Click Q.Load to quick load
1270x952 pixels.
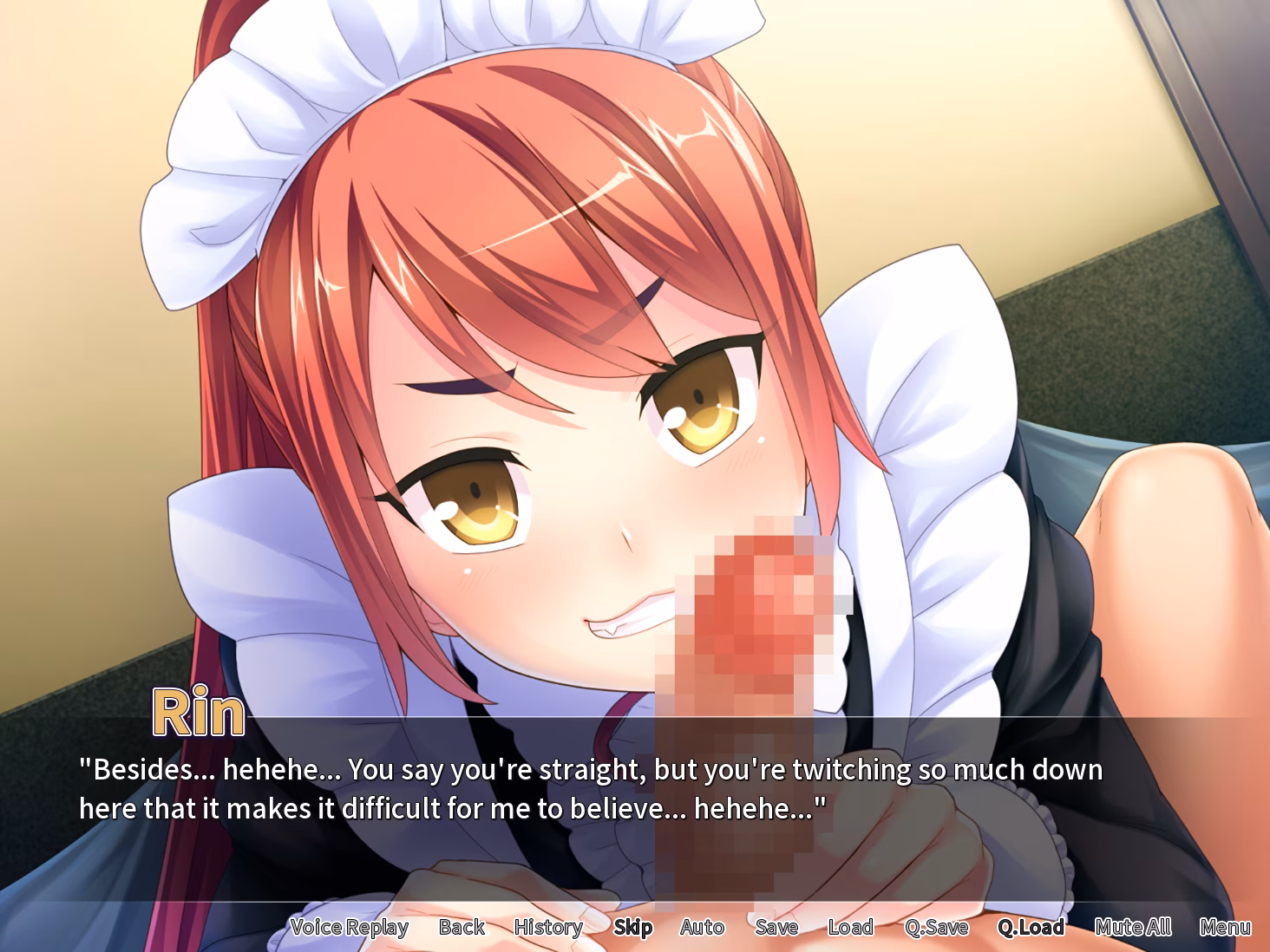click(x=1031, y=927)
